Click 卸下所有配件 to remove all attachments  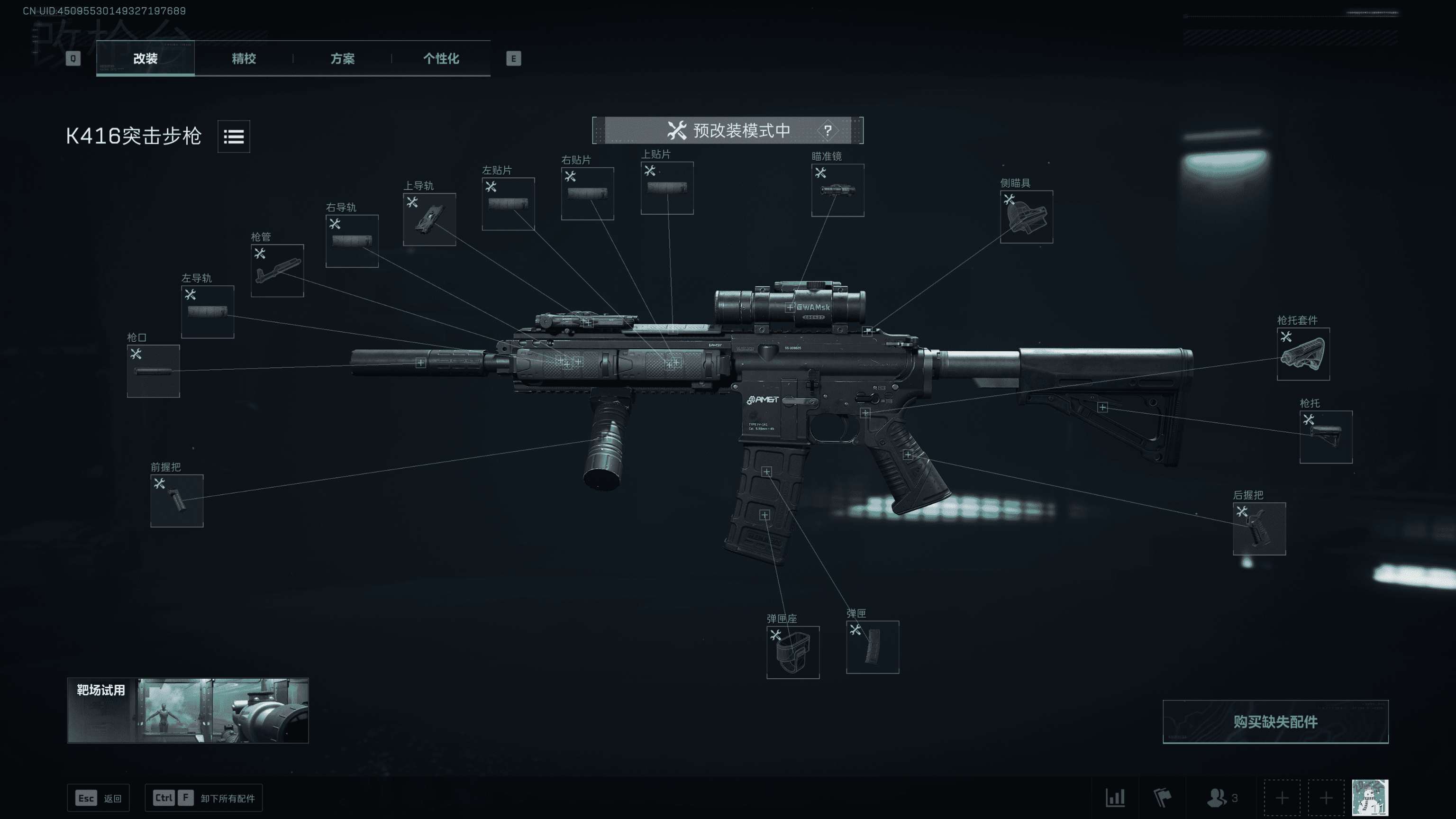203,798
